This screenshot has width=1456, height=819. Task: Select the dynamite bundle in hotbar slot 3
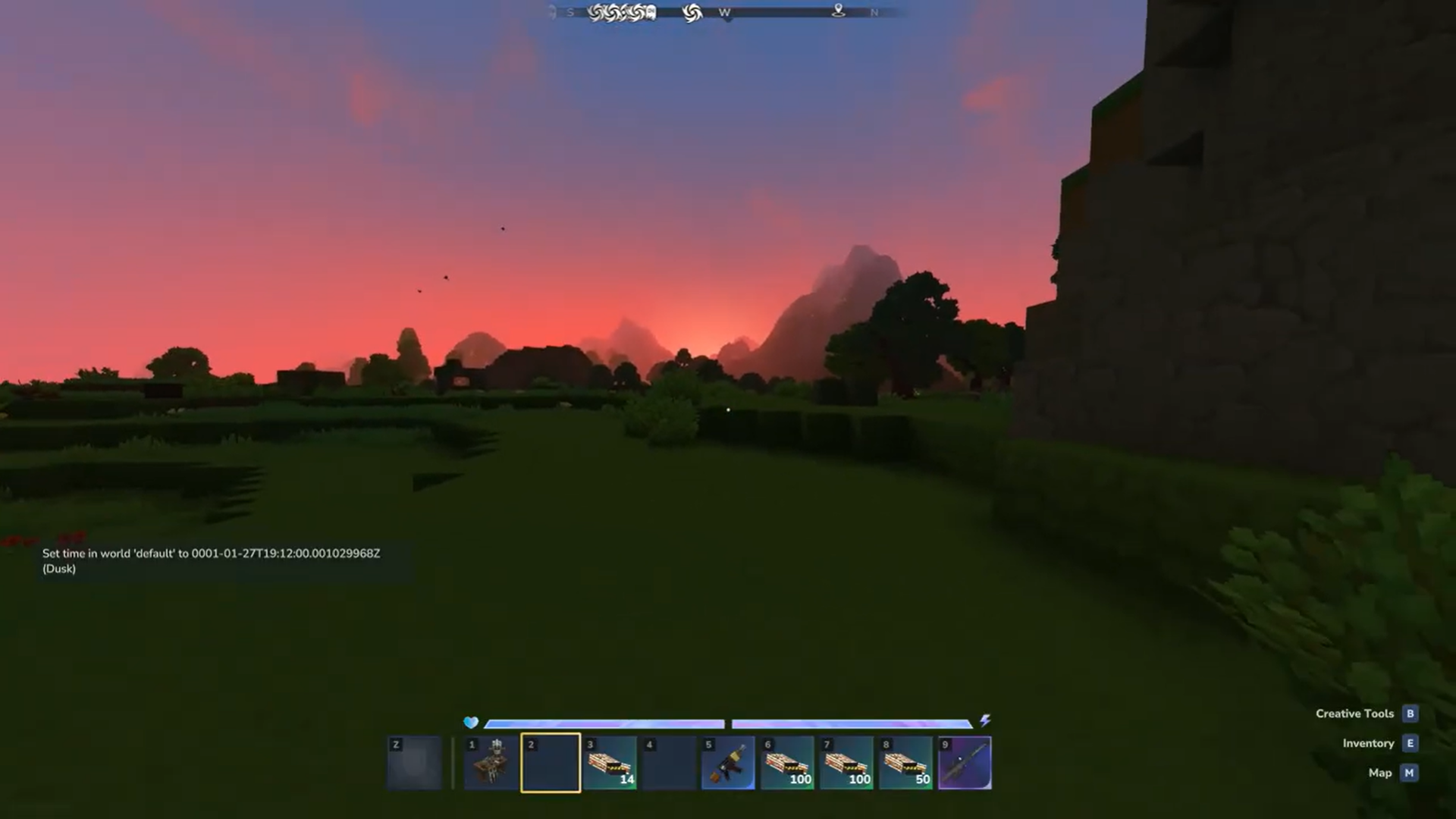pos(610,762)
